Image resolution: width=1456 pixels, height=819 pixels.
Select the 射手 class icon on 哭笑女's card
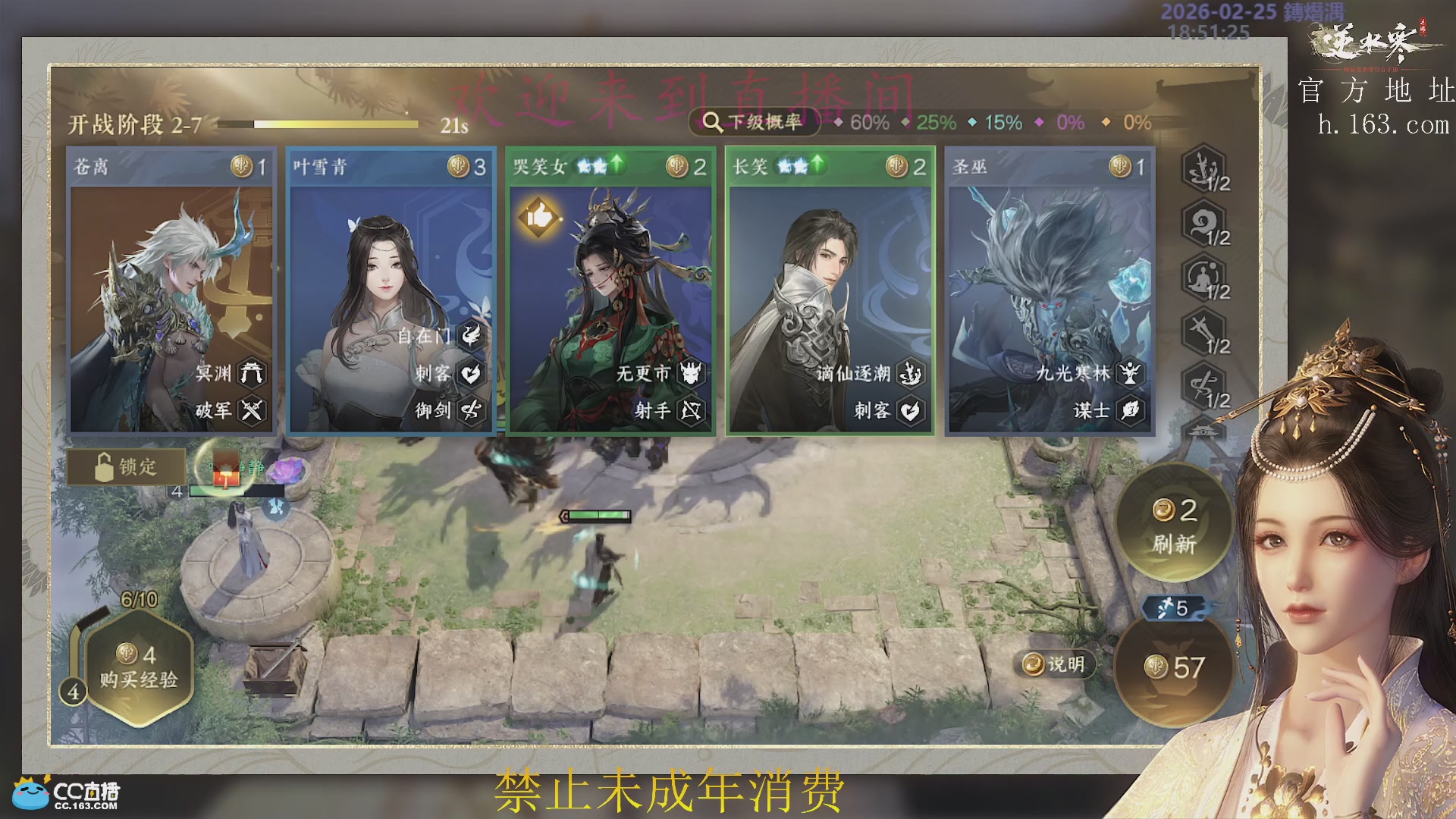pos(690,412)
